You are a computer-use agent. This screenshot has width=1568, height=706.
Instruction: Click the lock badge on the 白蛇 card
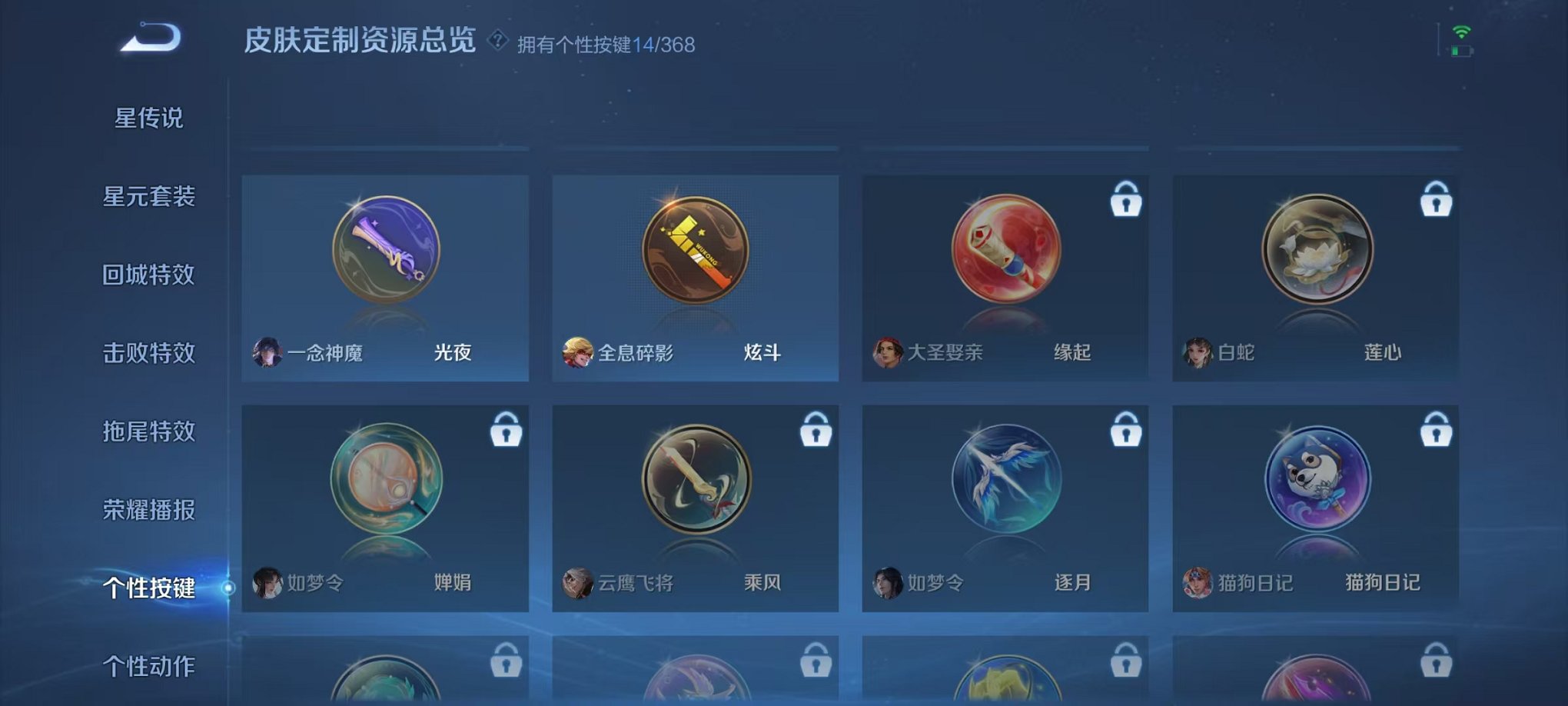[1437, 198]
